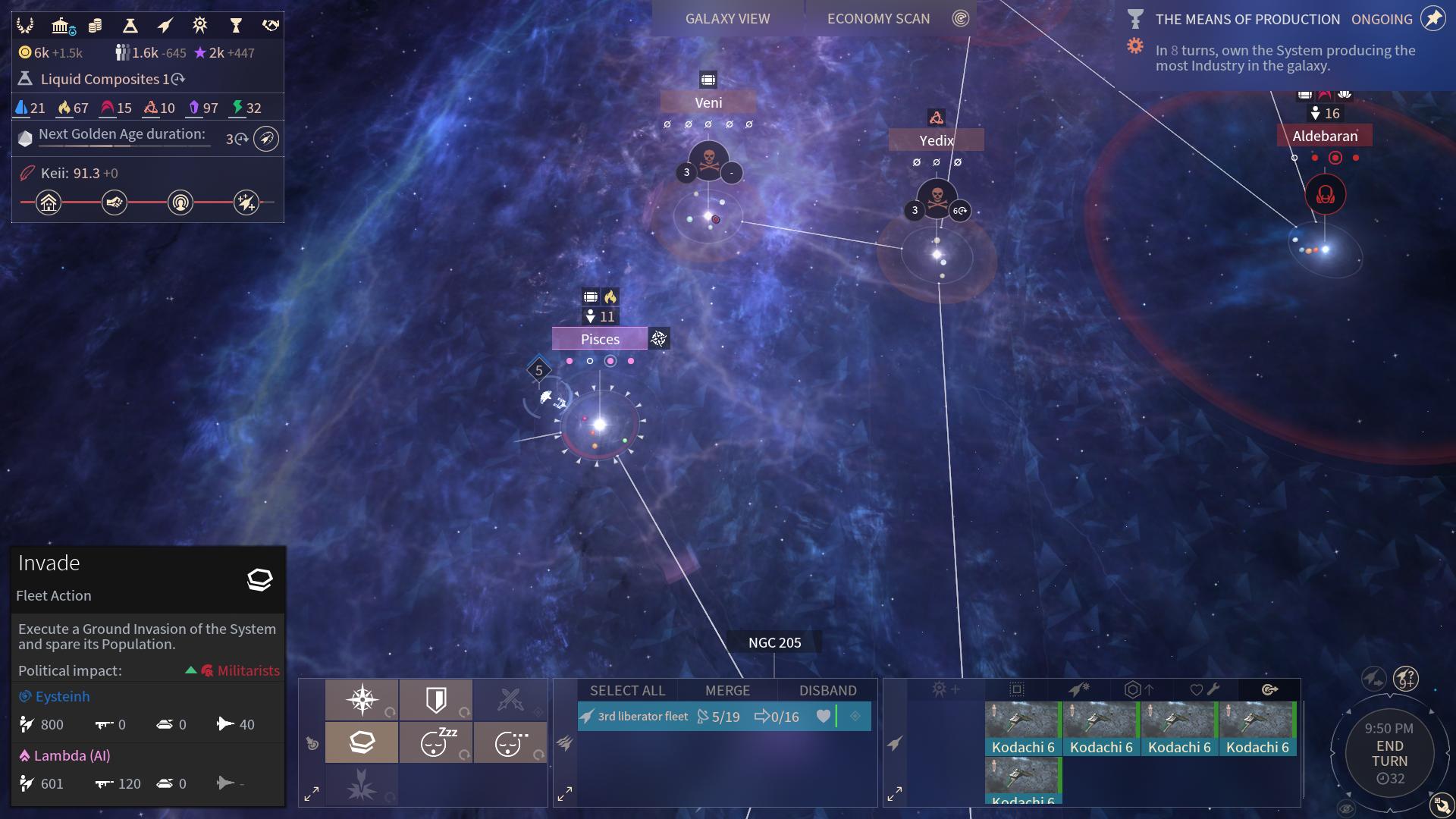This screenshot has width=1456, height=819.
Task: Pin The Means of Production quest
Action: point(1432,19)
